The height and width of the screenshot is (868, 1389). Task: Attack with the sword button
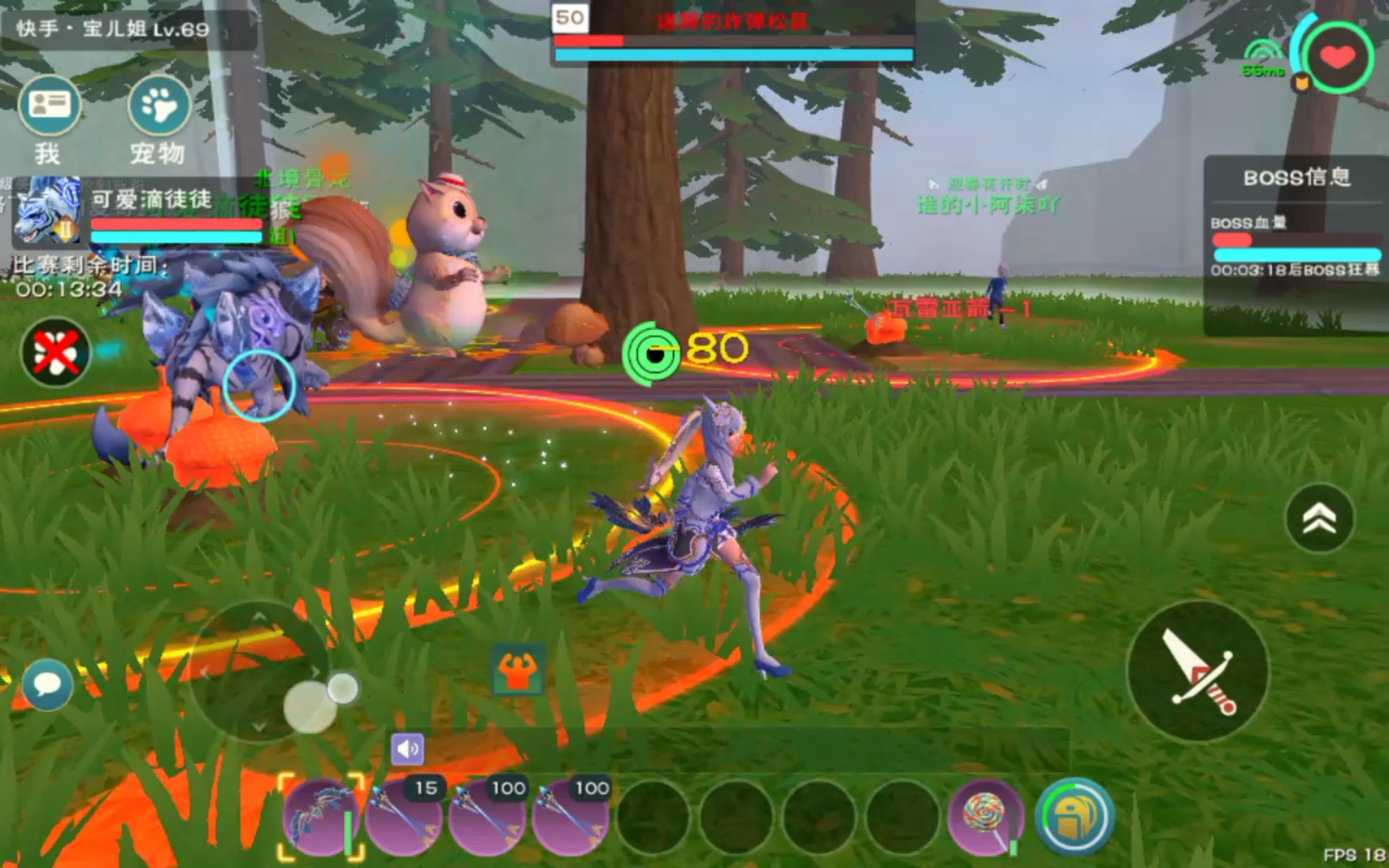1198,671
